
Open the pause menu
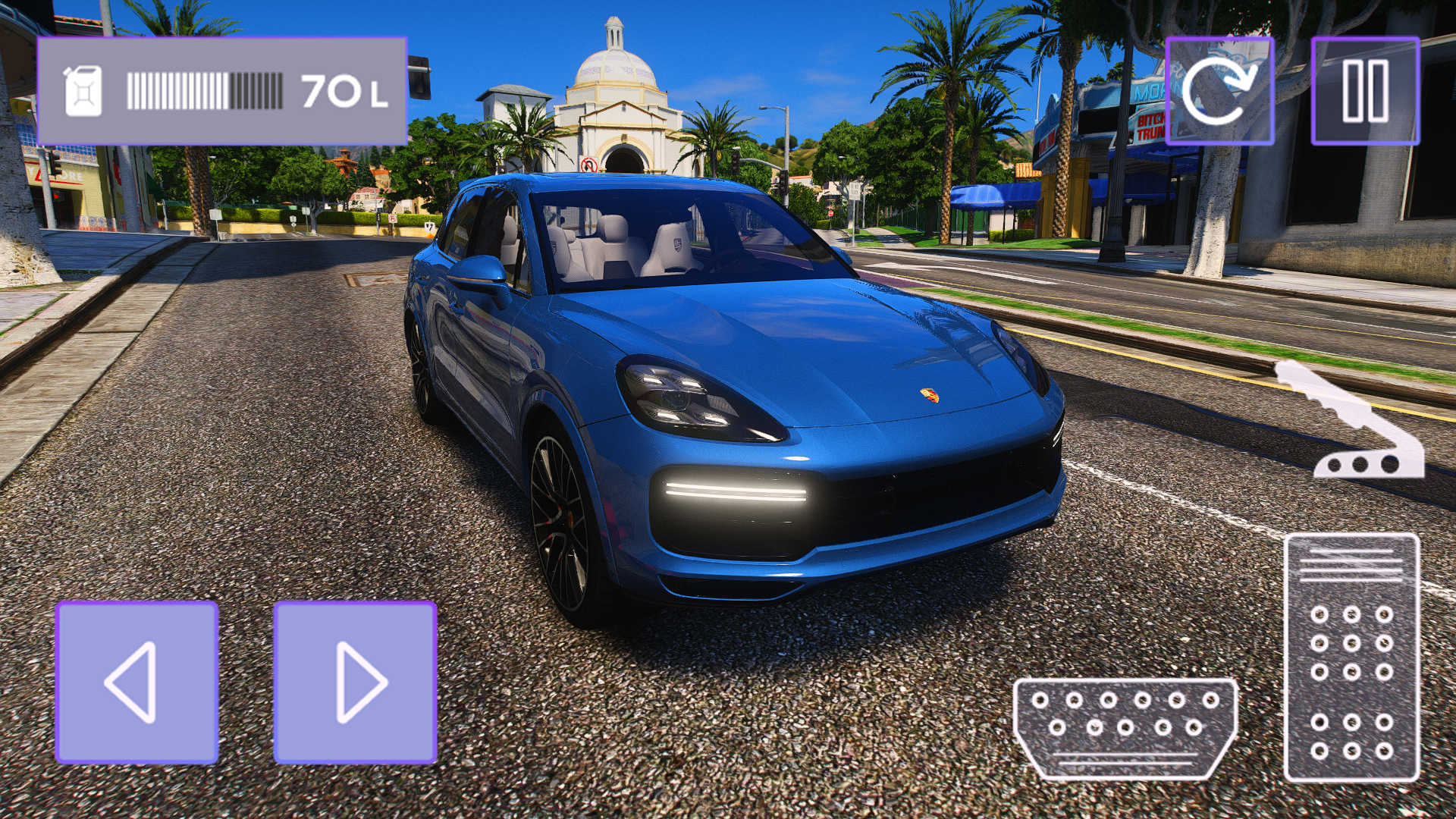pyautogui.click(x=1365, y=89)
